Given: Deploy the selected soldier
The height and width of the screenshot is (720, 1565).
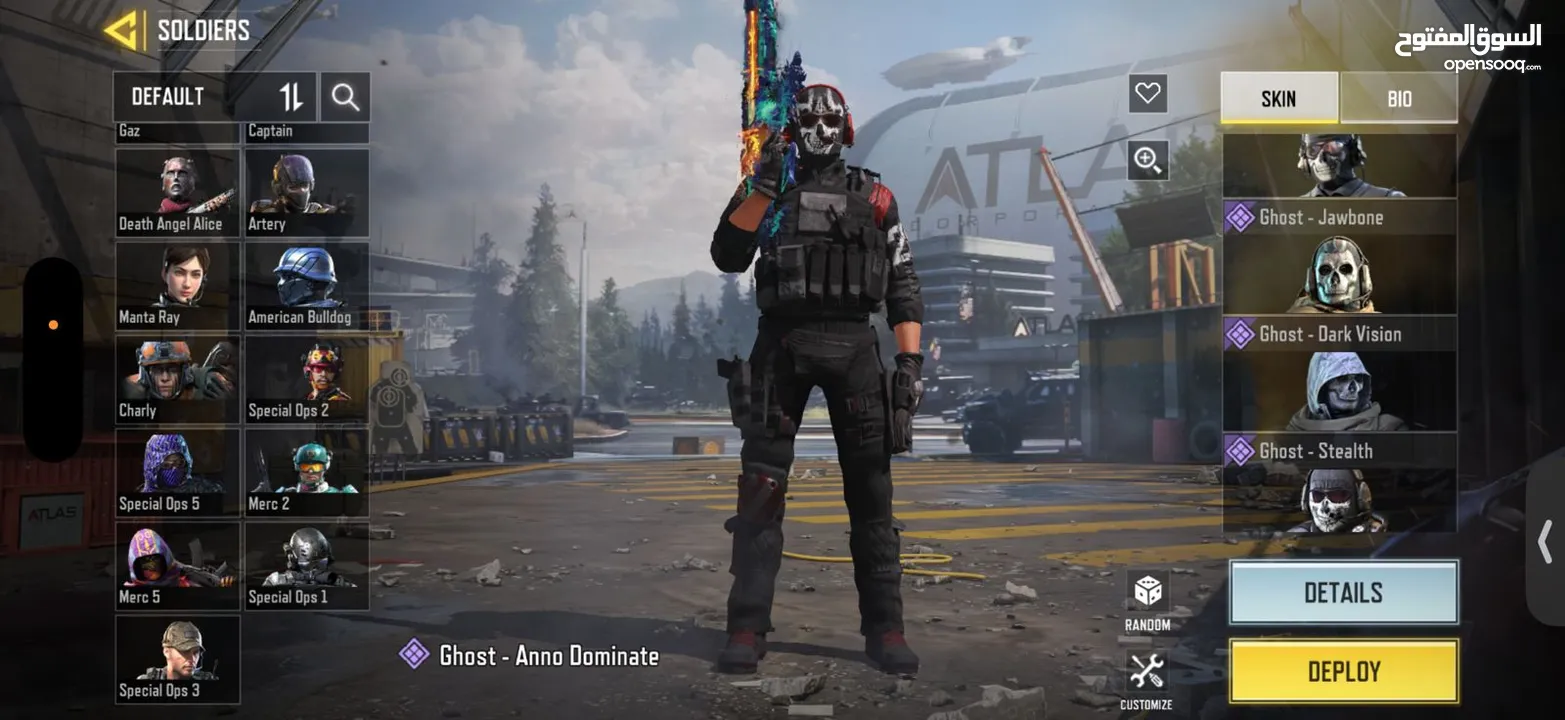Looking at the screenshot, I should (x=1343, y=671).
